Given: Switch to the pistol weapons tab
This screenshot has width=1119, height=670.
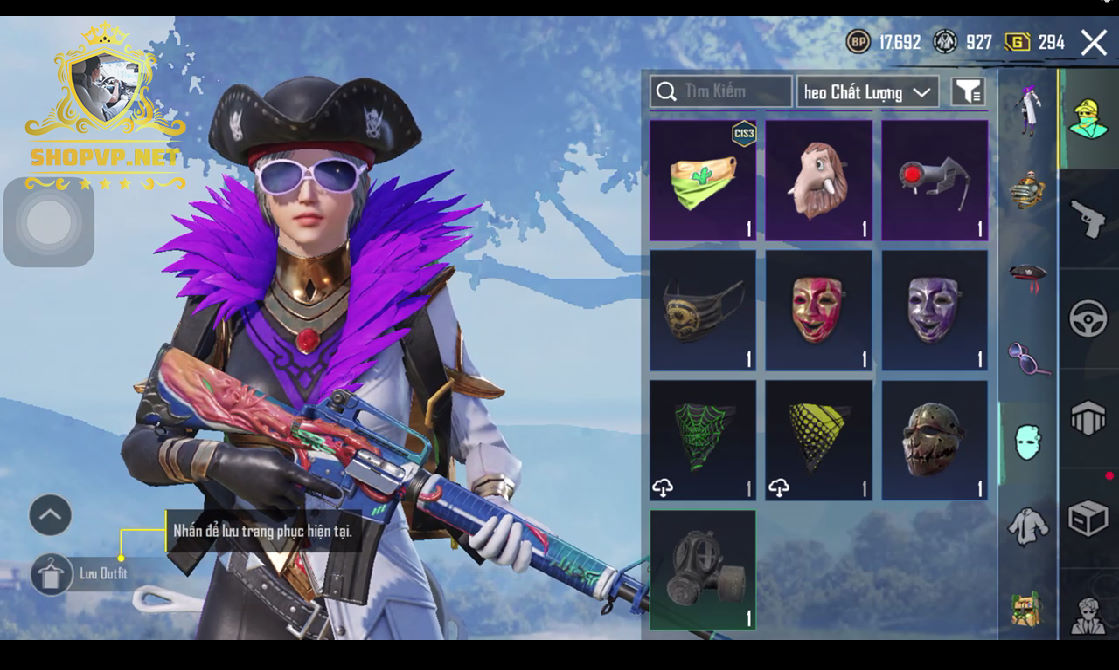Looking at the screenshot, I should [1088, 219].
